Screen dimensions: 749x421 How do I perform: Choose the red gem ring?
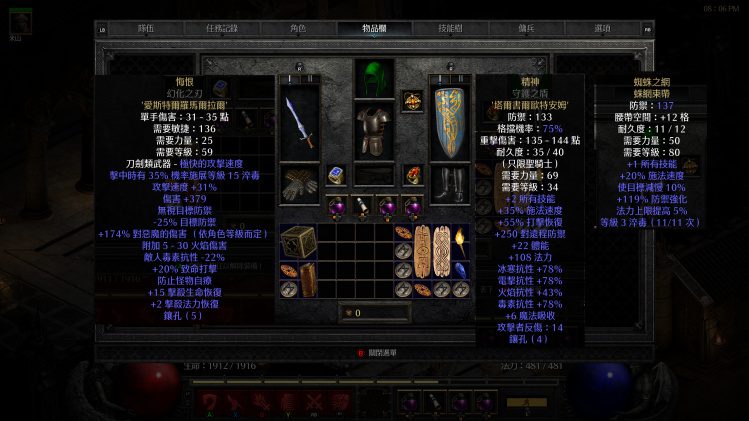(x=412, y=175)
